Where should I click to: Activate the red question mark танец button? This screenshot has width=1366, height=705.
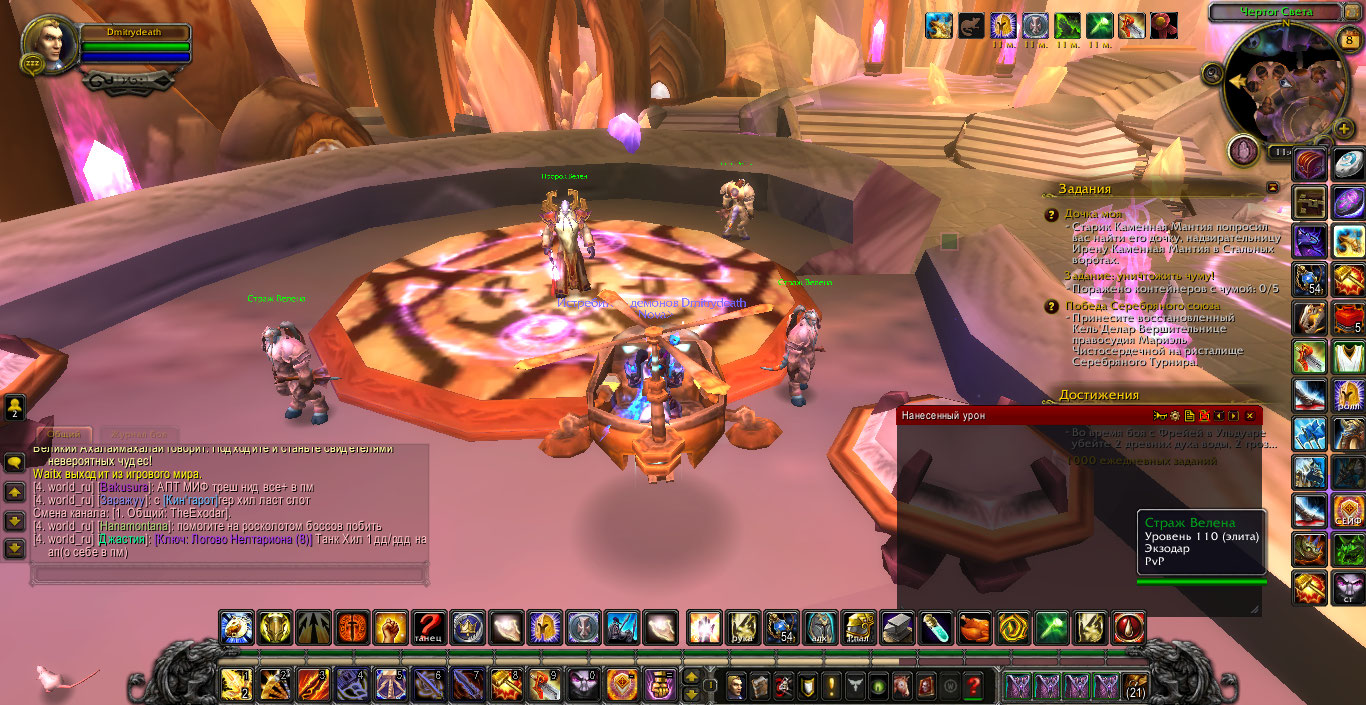coord(429,628)
